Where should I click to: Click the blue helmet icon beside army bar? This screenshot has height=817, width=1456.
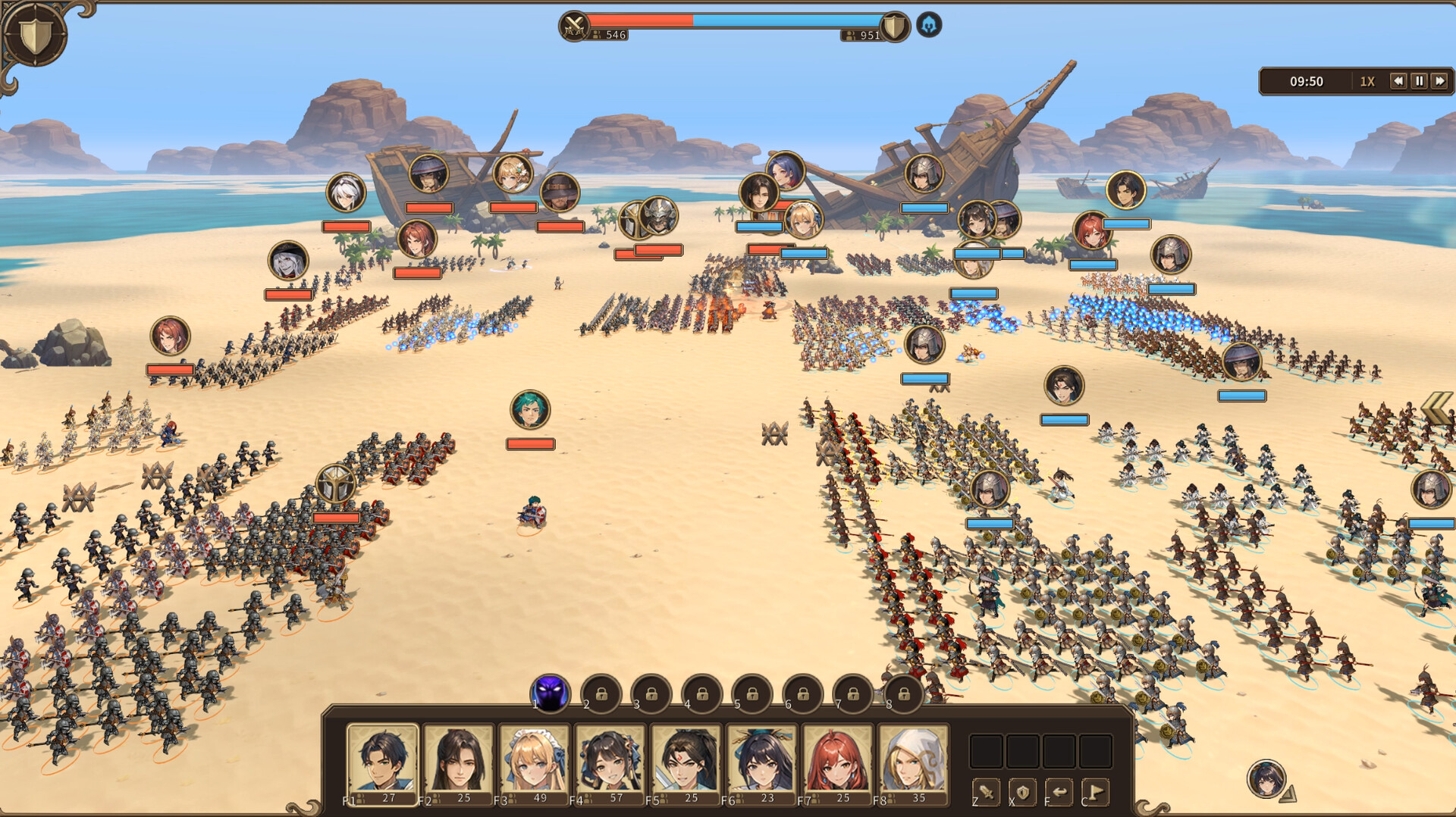click(929, 25)
